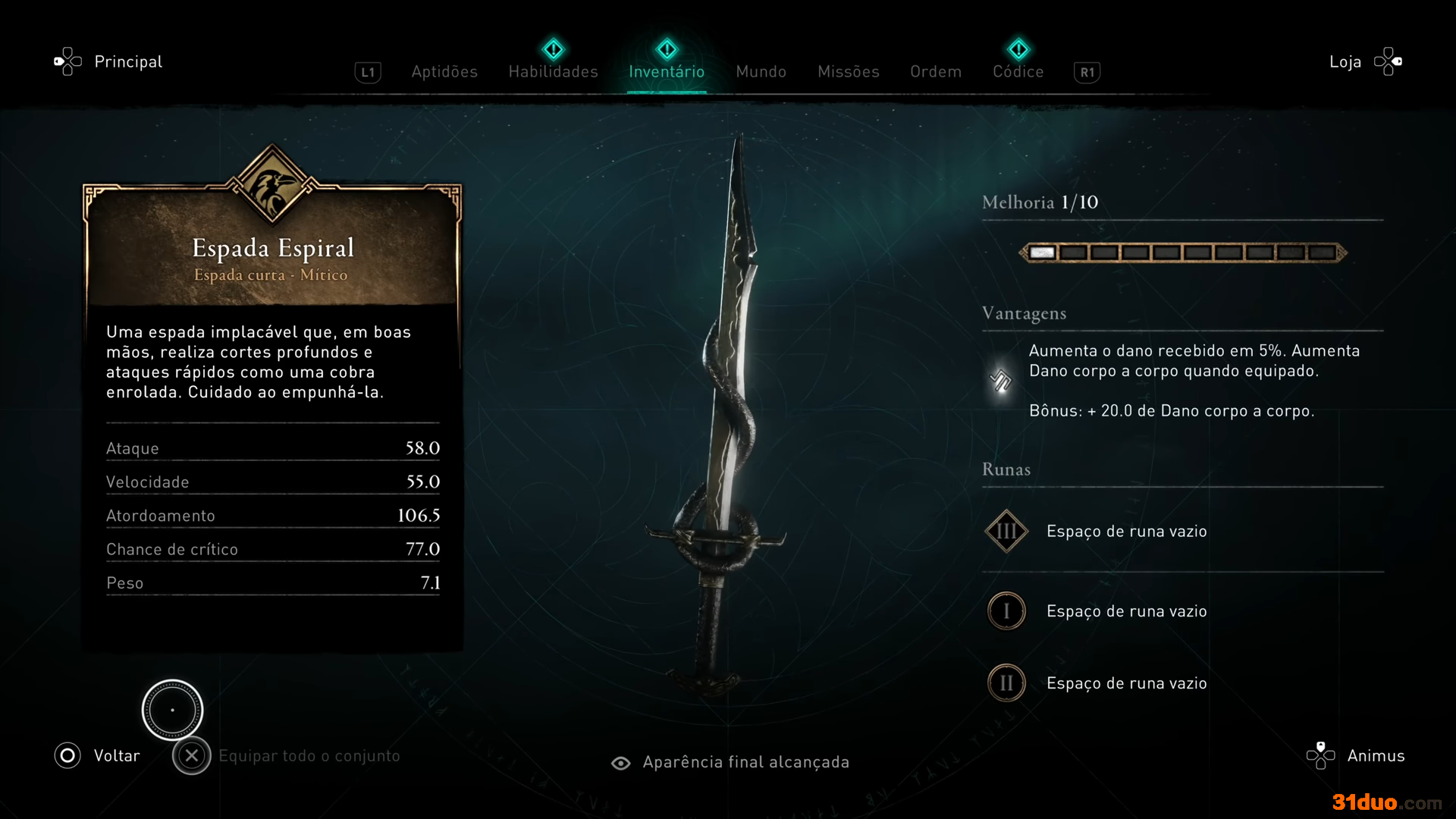Select the round rune slot II
1456x819 pixels.
1006,683
